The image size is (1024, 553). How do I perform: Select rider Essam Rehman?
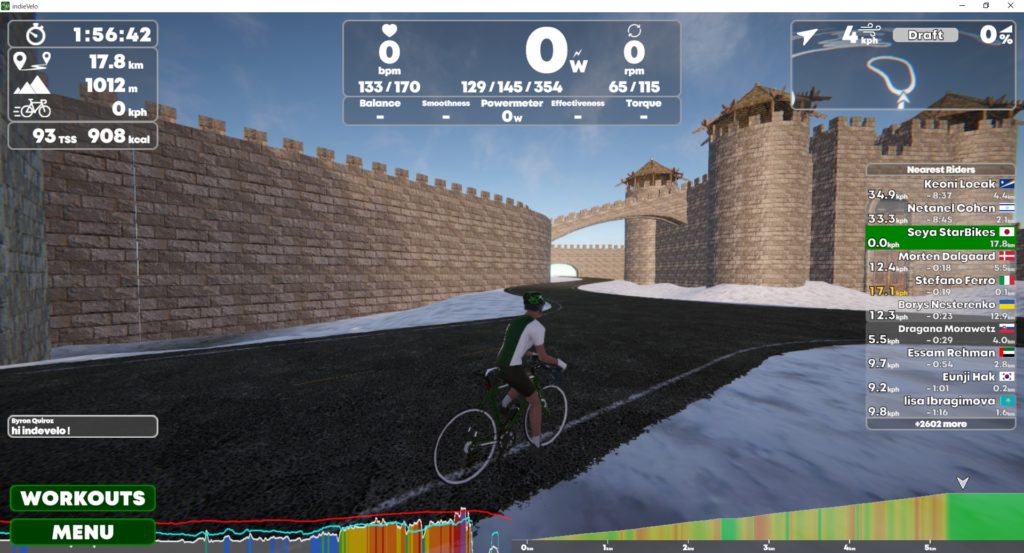click(940, 358)
